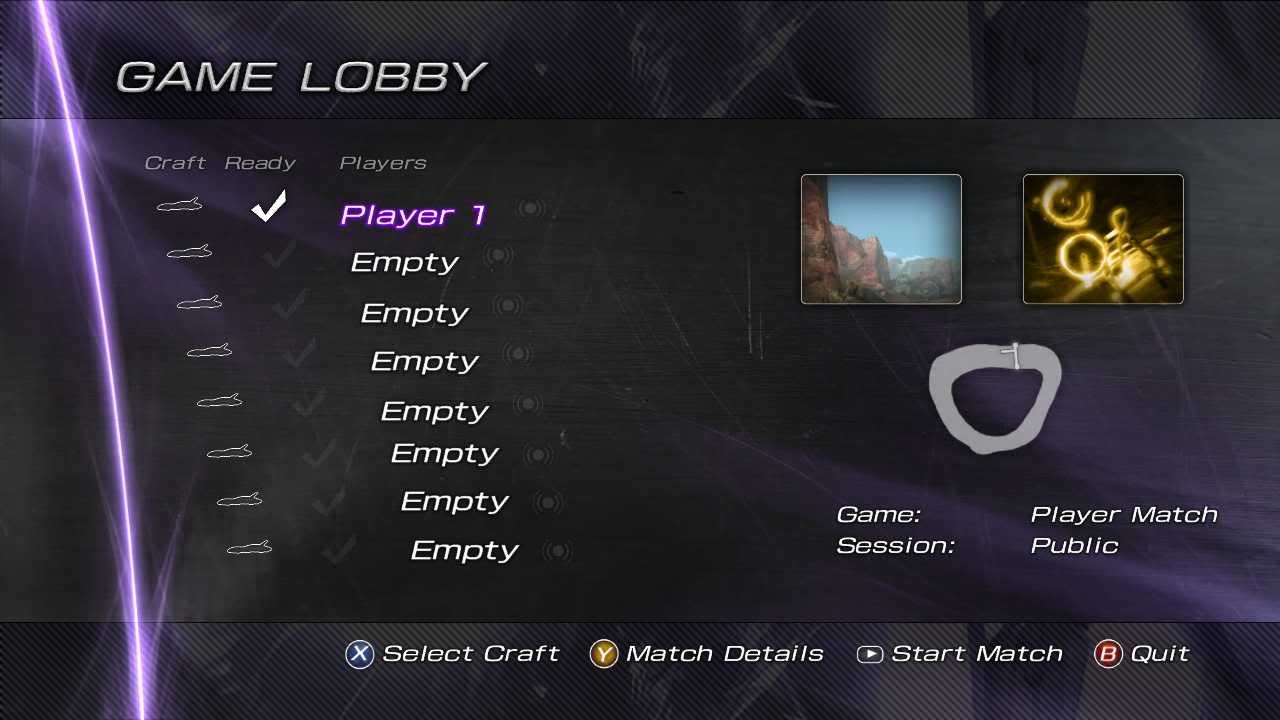Screen dimensions: 1280x720
Task: Choose Select Craft option
Action: coord(452,654)
